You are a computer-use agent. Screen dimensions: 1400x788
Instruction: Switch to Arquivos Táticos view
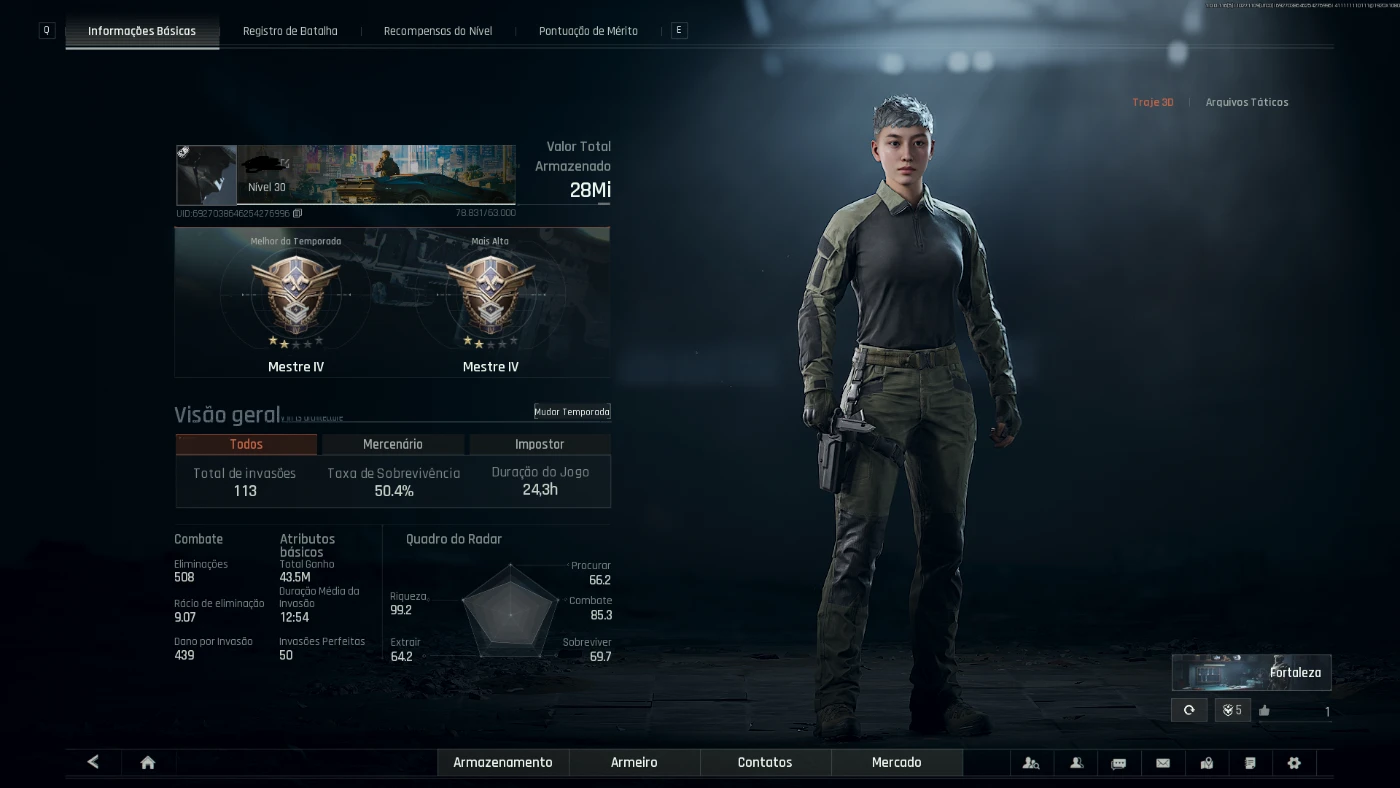1246,102
